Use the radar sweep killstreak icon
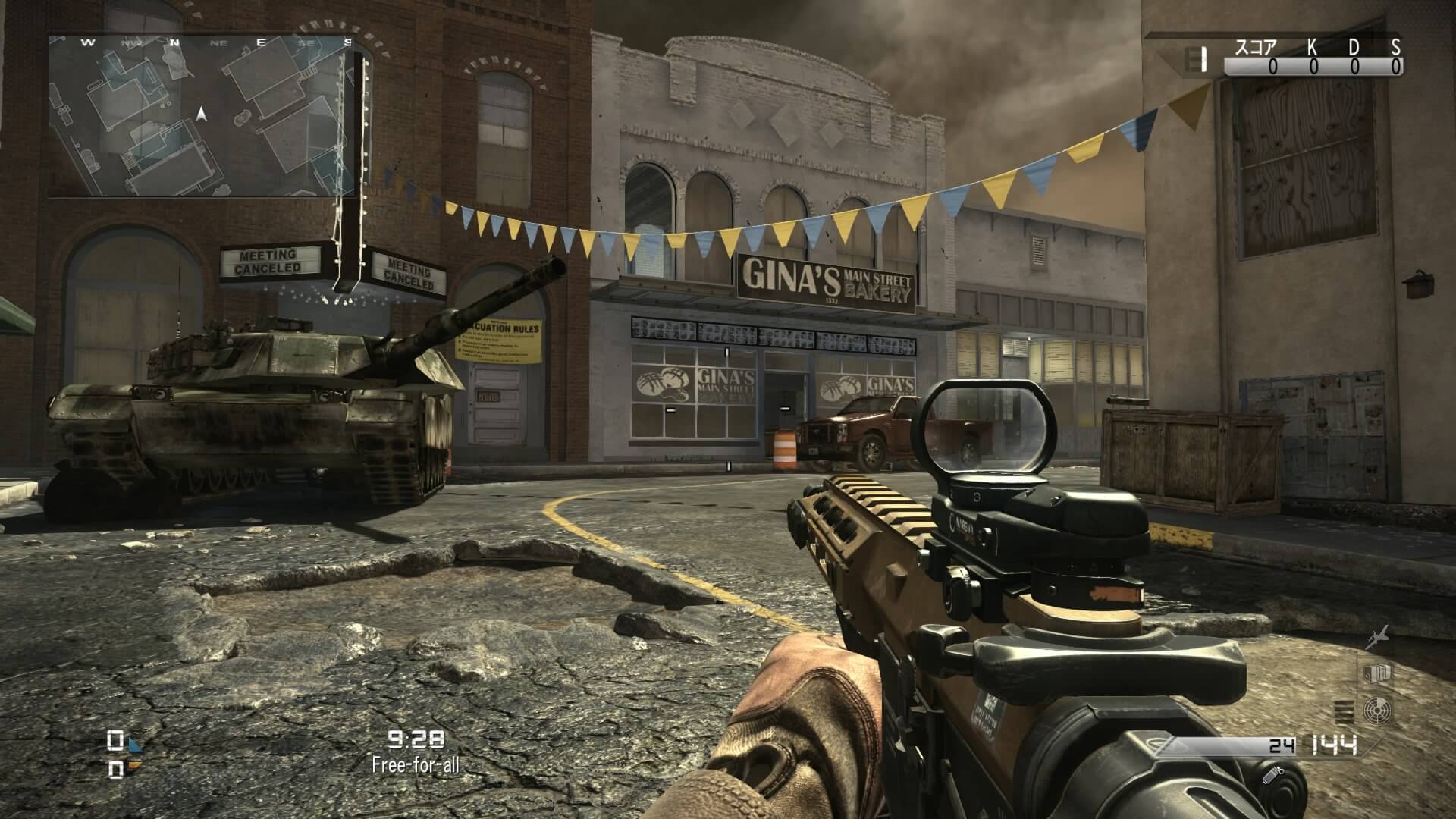Viewport: 1456px width, 819px height. pyautogui.click(x=1377, y=711)
